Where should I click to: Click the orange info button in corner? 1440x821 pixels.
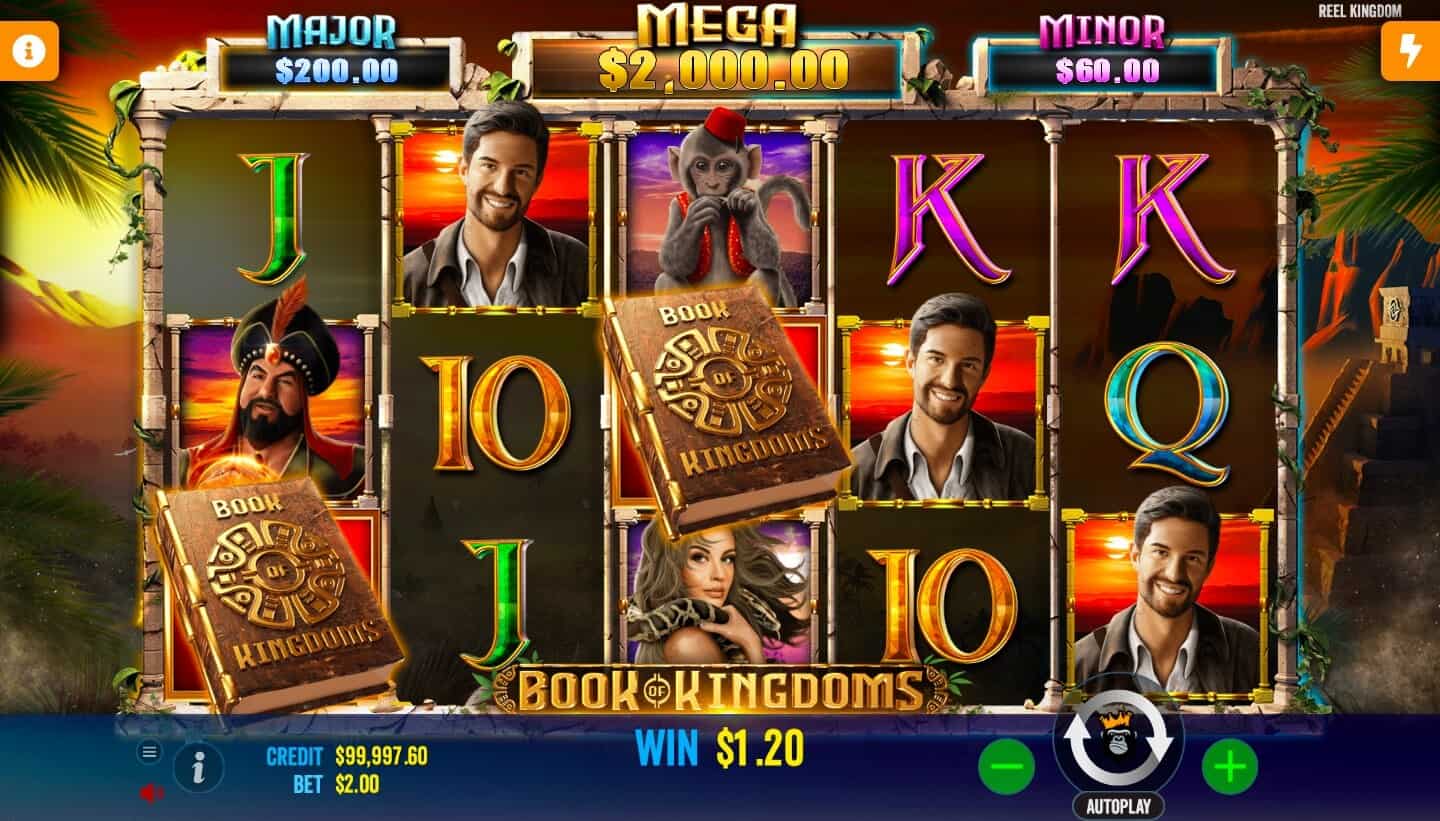pos(28,51)
